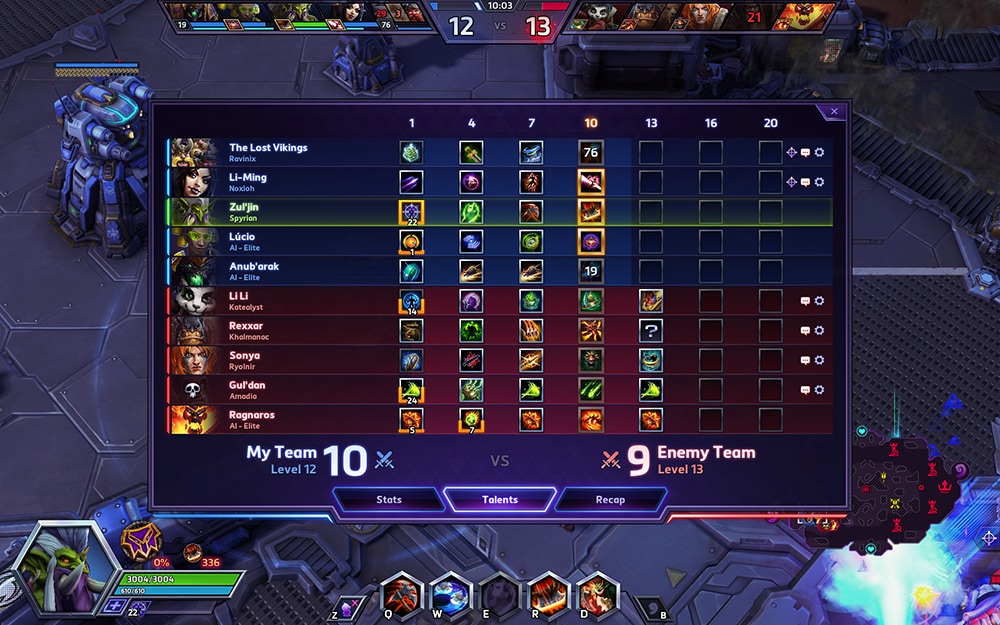Use the W ability icon
The image size is (1000, 625).
[450, 593]
